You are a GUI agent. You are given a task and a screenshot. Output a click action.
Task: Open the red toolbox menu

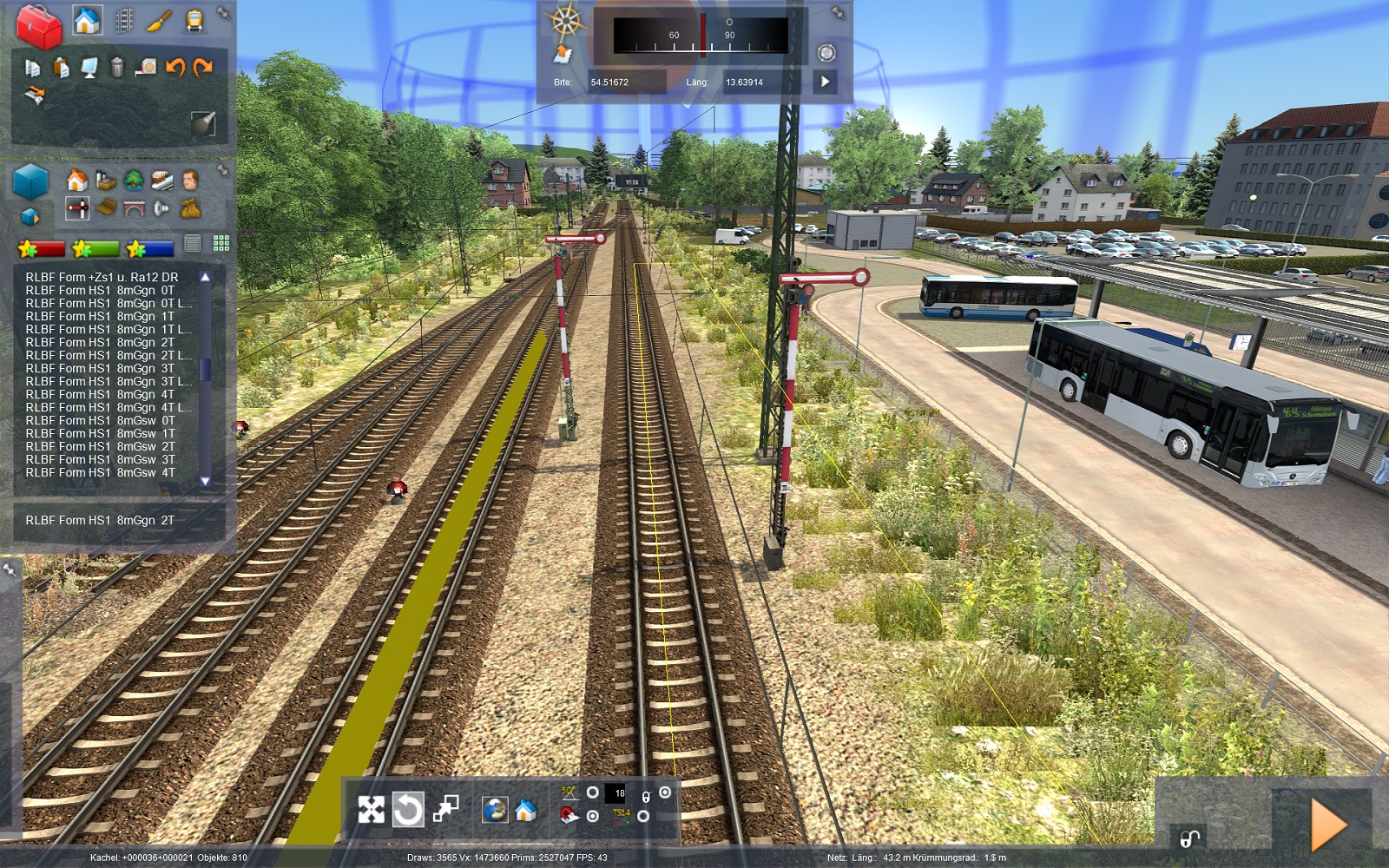pos(39,26)
